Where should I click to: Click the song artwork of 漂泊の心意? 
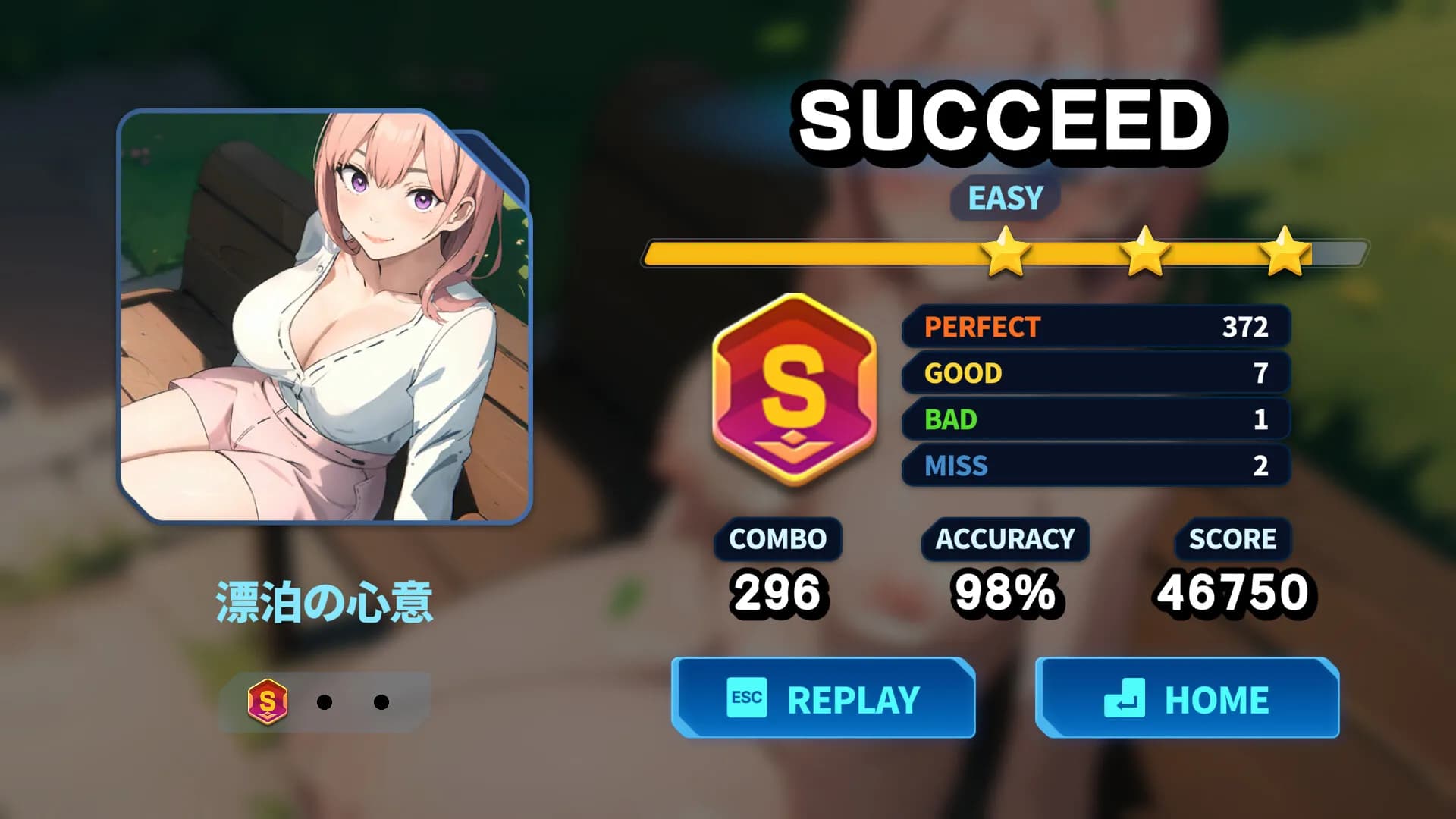(x=326, y=318)
